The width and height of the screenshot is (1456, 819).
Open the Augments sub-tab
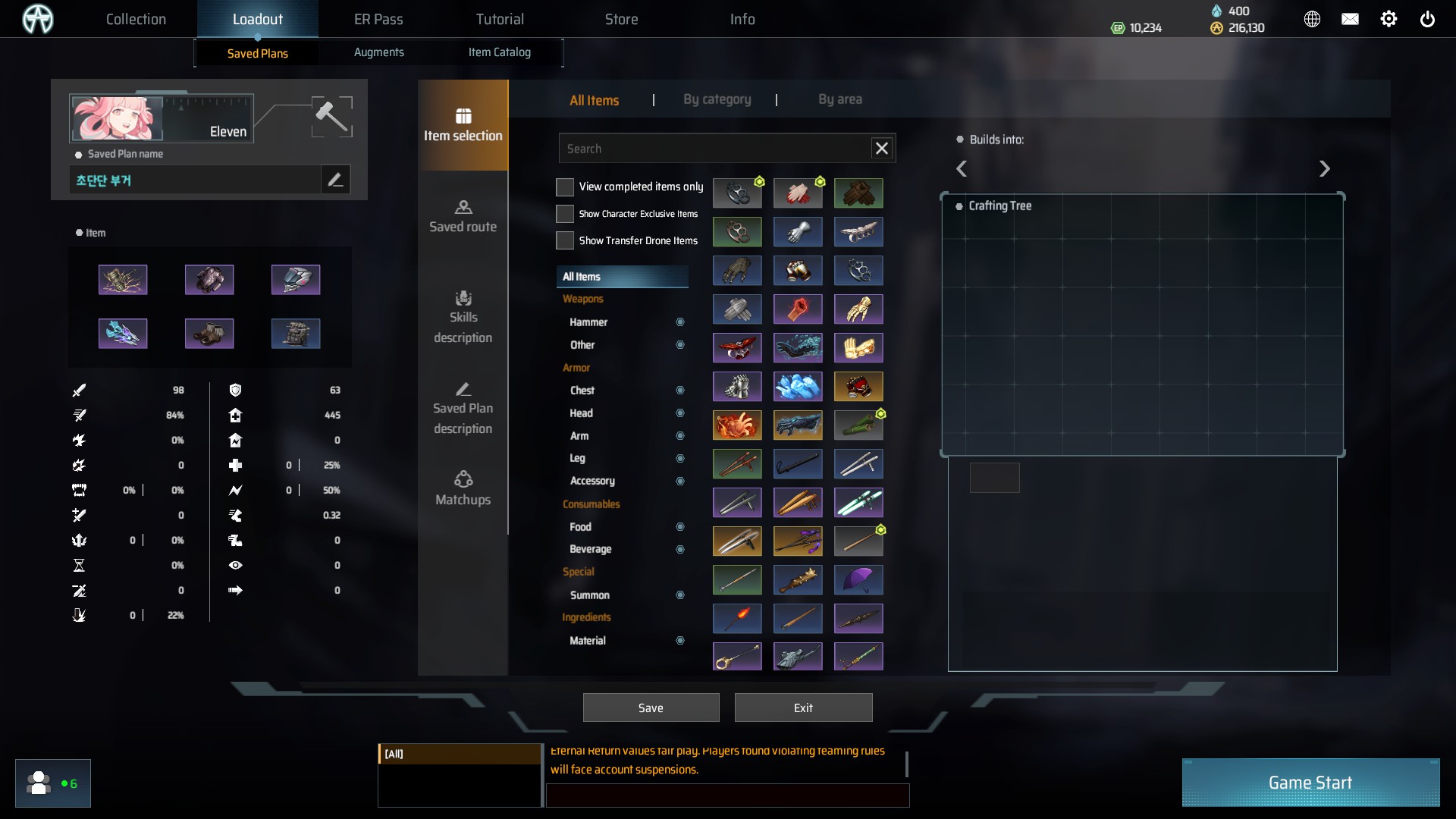point(378,52)
